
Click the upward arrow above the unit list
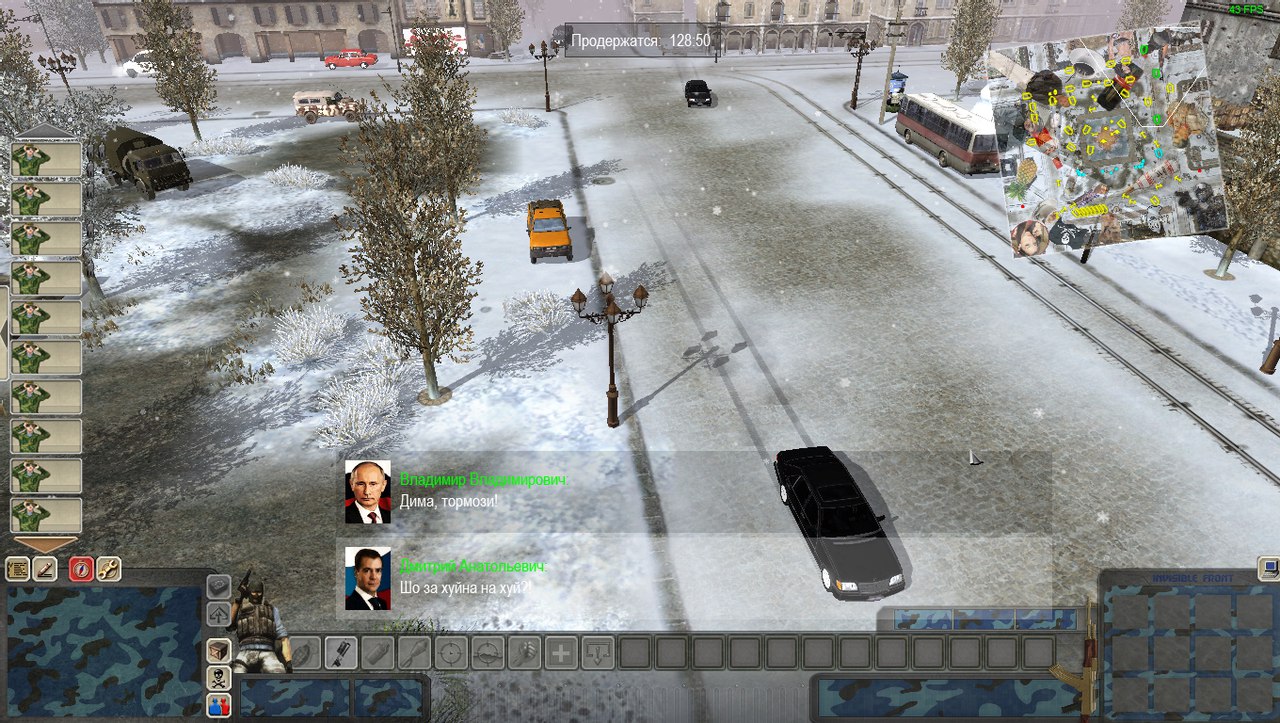click(44, 131)
